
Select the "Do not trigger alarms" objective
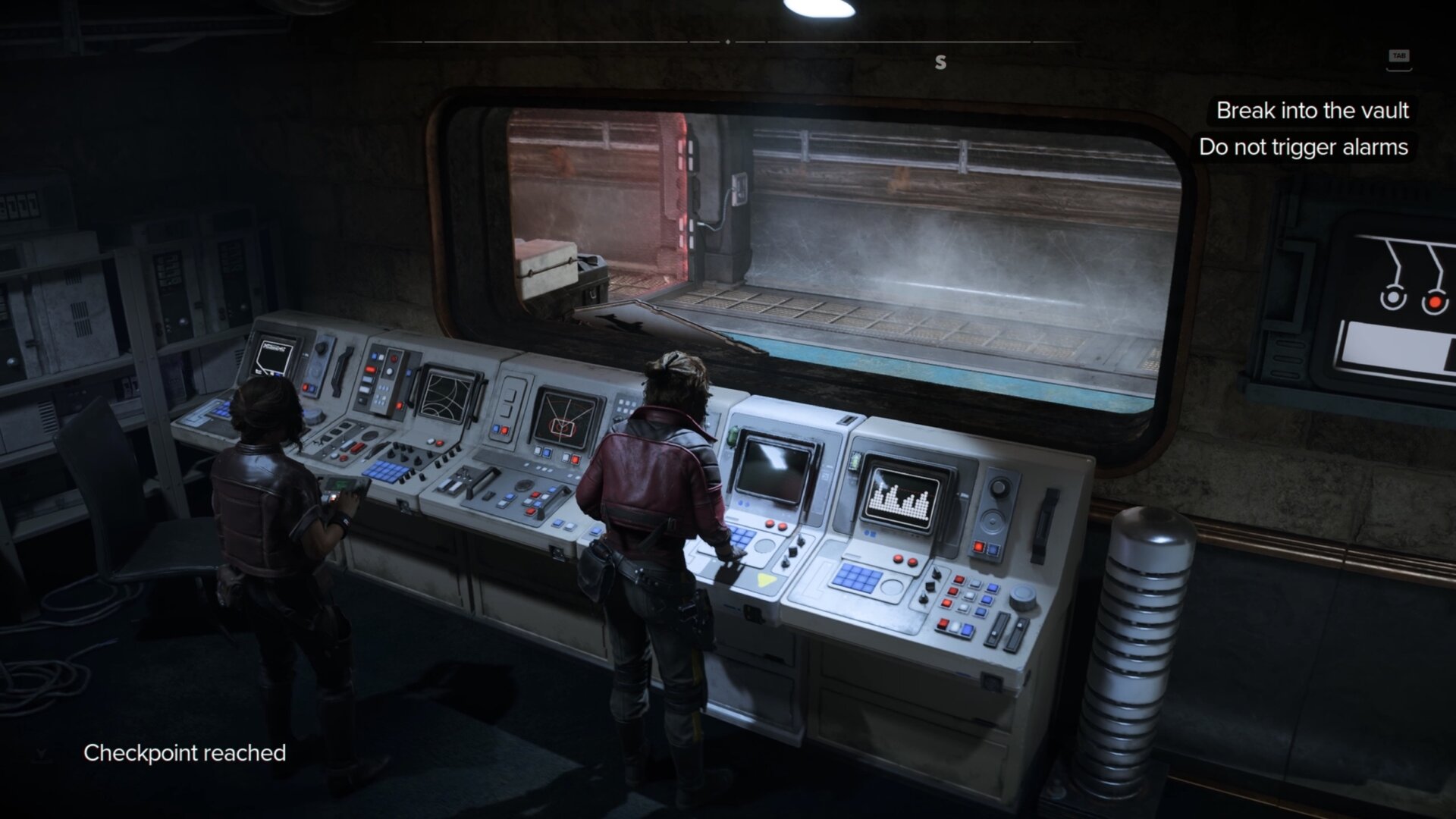pyautogui.click(x=1303, y=147)
